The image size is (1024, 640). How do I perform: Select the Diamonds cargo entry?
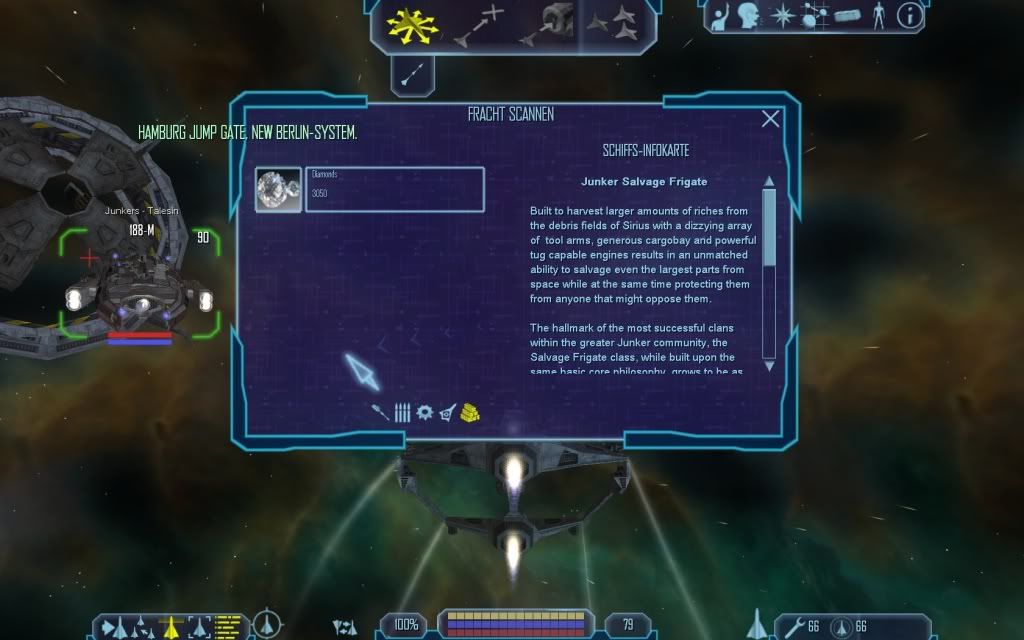(x=370, y=189)
